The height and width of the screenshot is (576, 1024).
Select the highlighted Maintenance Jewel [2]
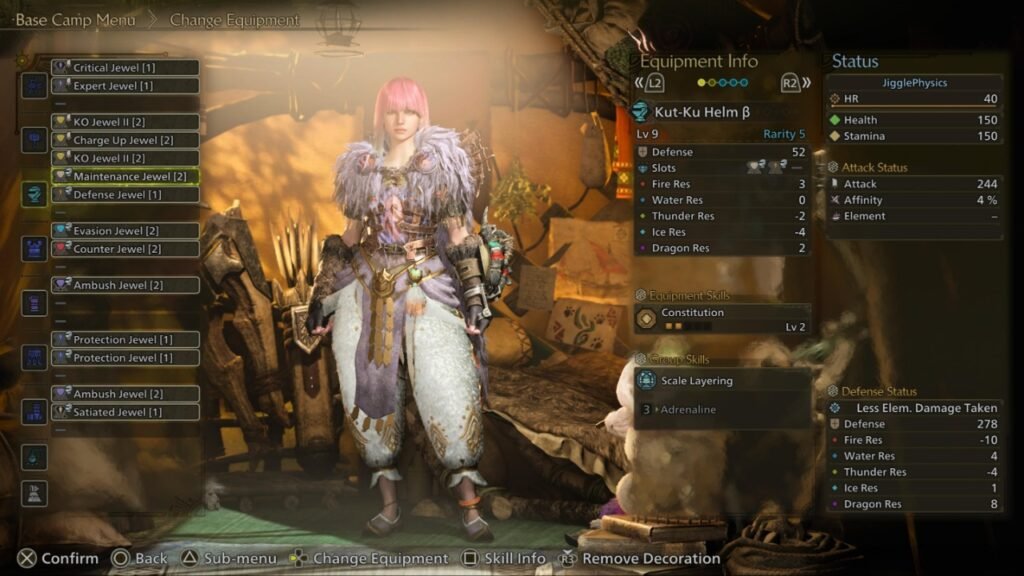(125, 176)
